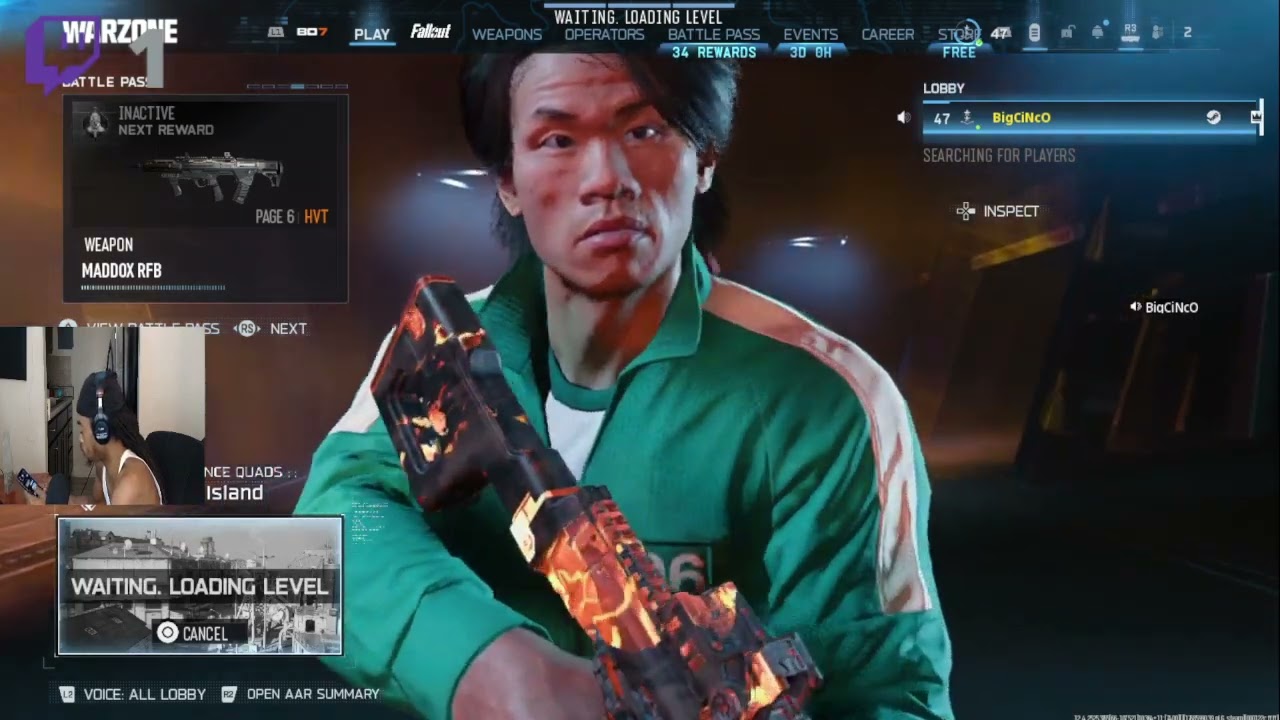Open the Maddox RFB next reward card
This screenshot has height=720, width=1280.
pyautogui.click(x=205, y=198)
